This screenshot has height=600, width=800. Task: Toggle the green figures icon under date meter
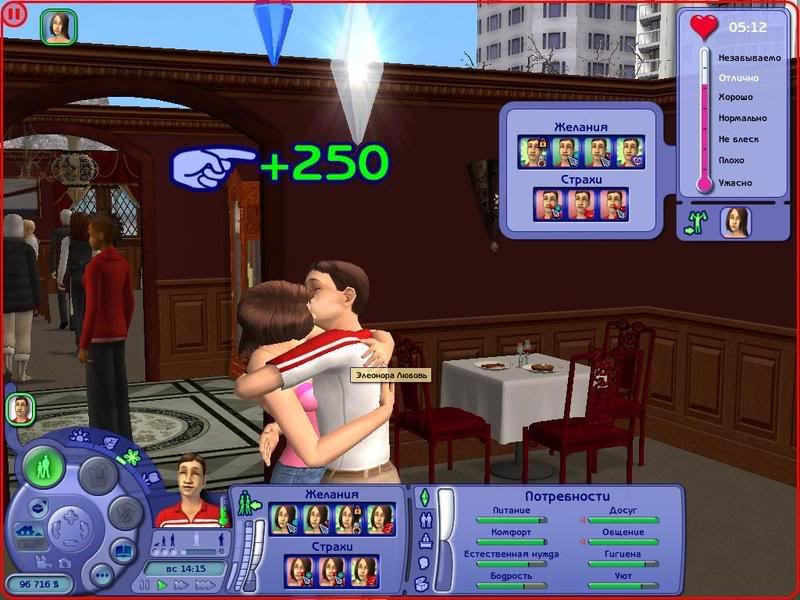tap(695, 223)
